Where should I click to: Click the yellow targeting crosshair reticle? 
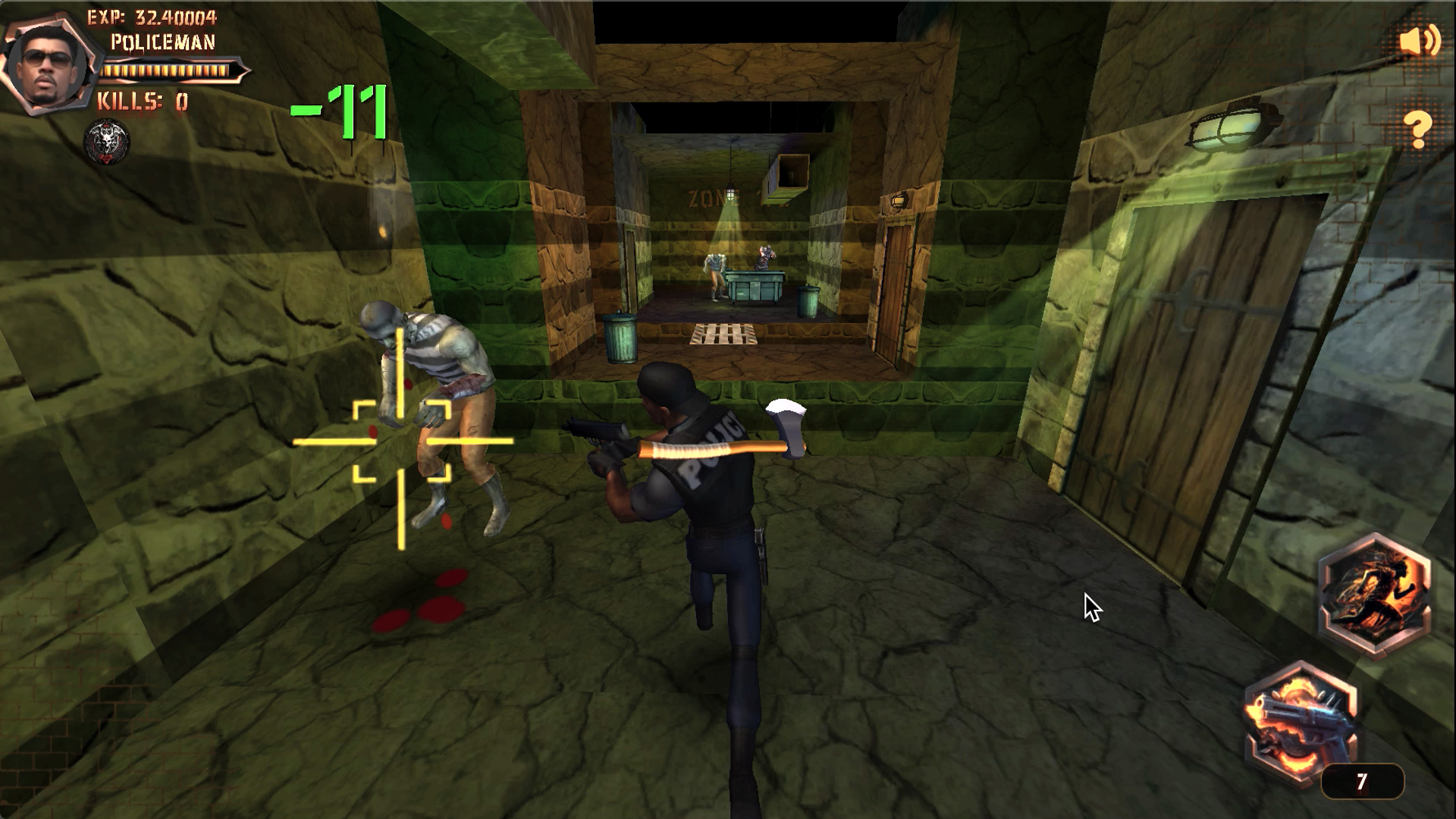coord(401,443)
